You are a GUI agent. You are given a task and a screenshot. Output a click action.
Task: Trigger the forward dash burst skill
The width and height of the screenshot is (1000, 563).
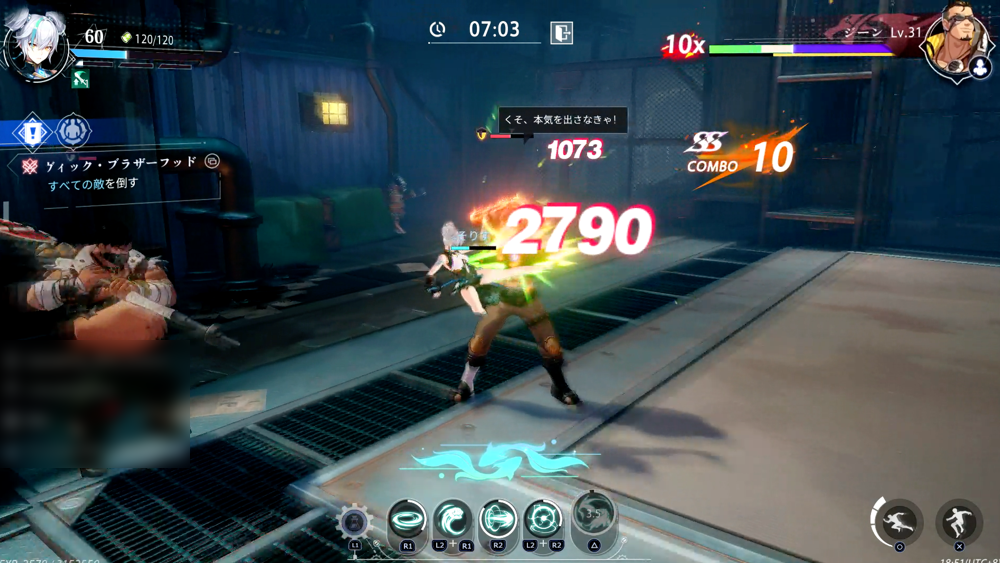[498, 519]
